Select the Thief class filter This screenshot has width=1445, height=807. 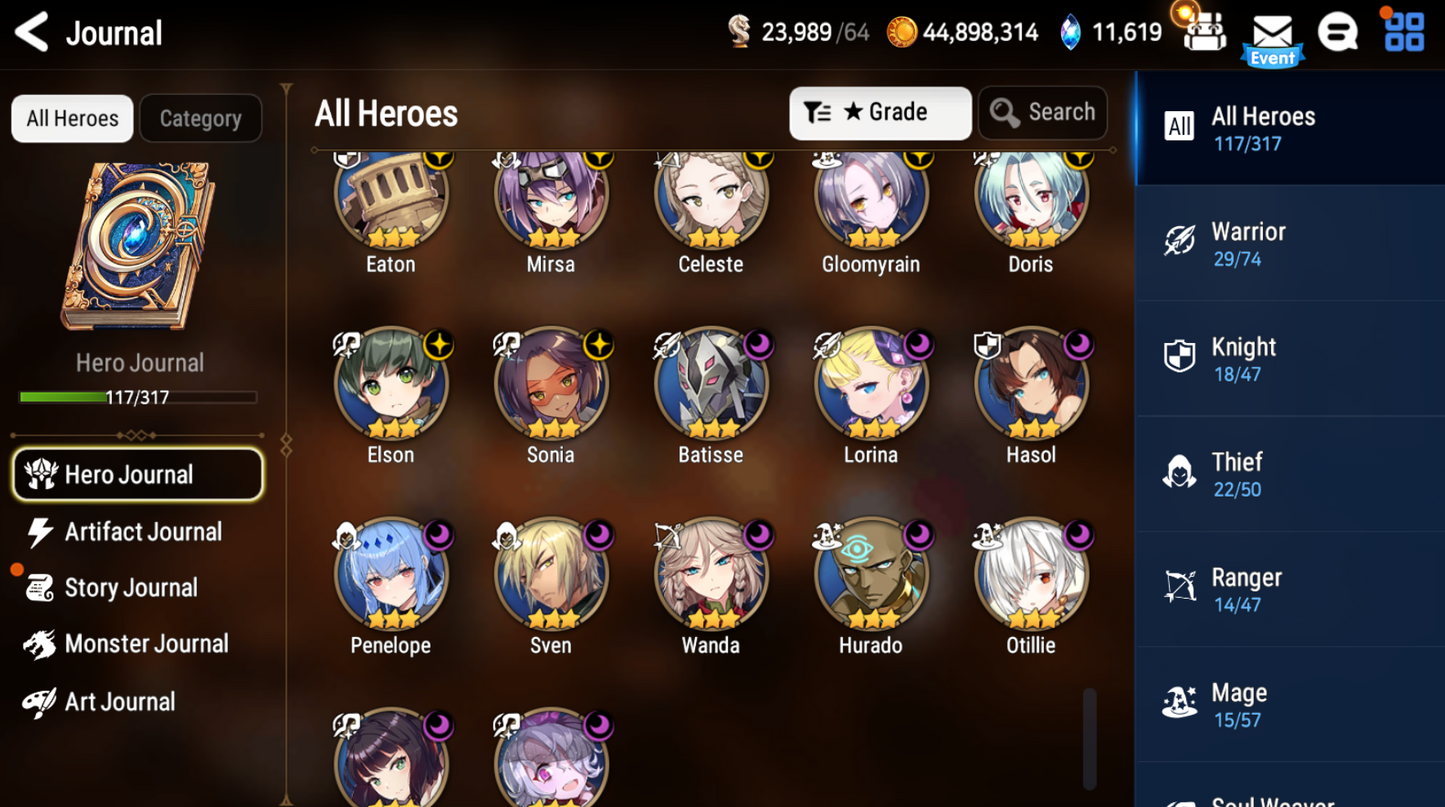(1290, 473)
